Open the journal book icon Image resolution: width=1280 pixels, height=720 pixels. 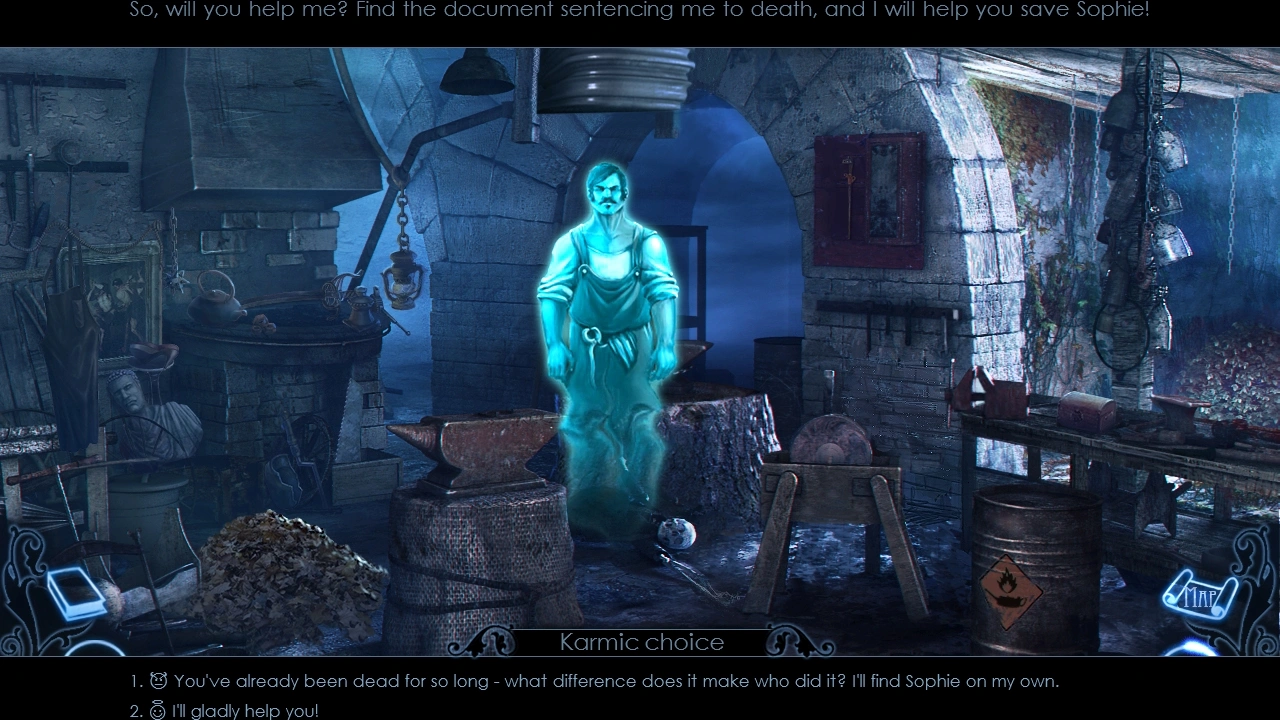[77, 593]
